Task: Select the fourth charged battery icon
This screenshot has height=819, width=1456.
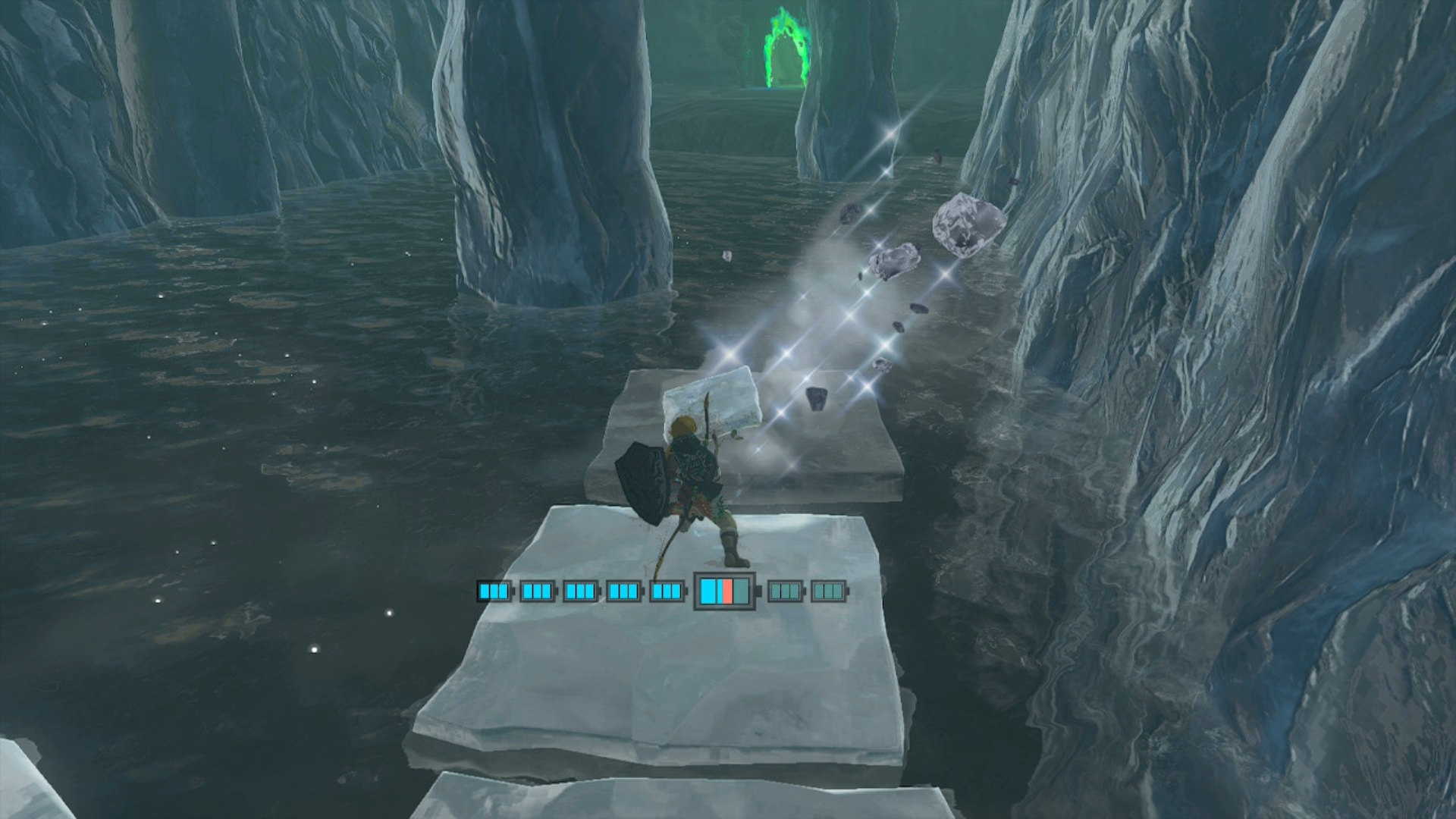Action: [x=625, y=591]
